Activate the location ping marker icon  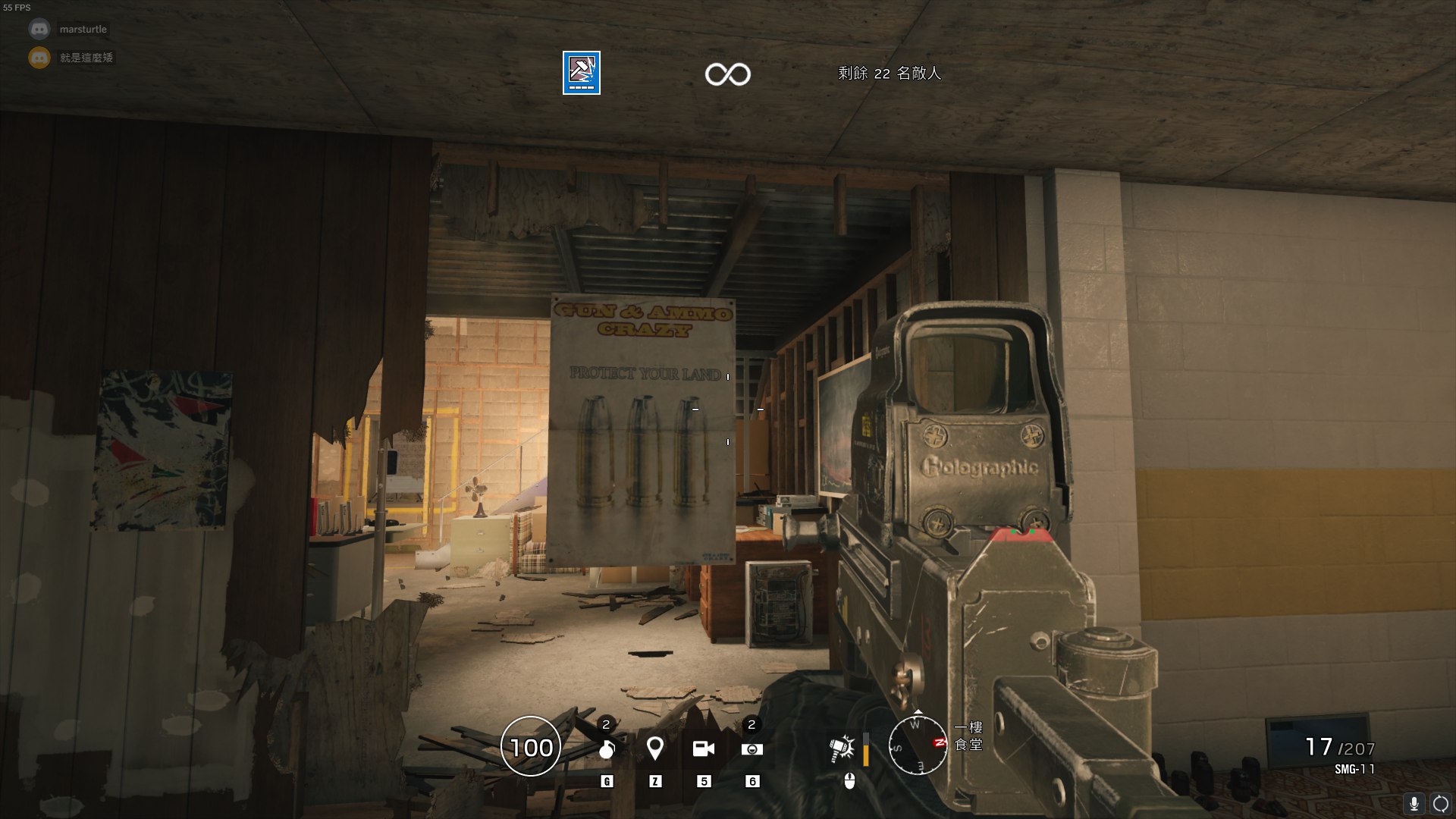[x=655, y=748]
